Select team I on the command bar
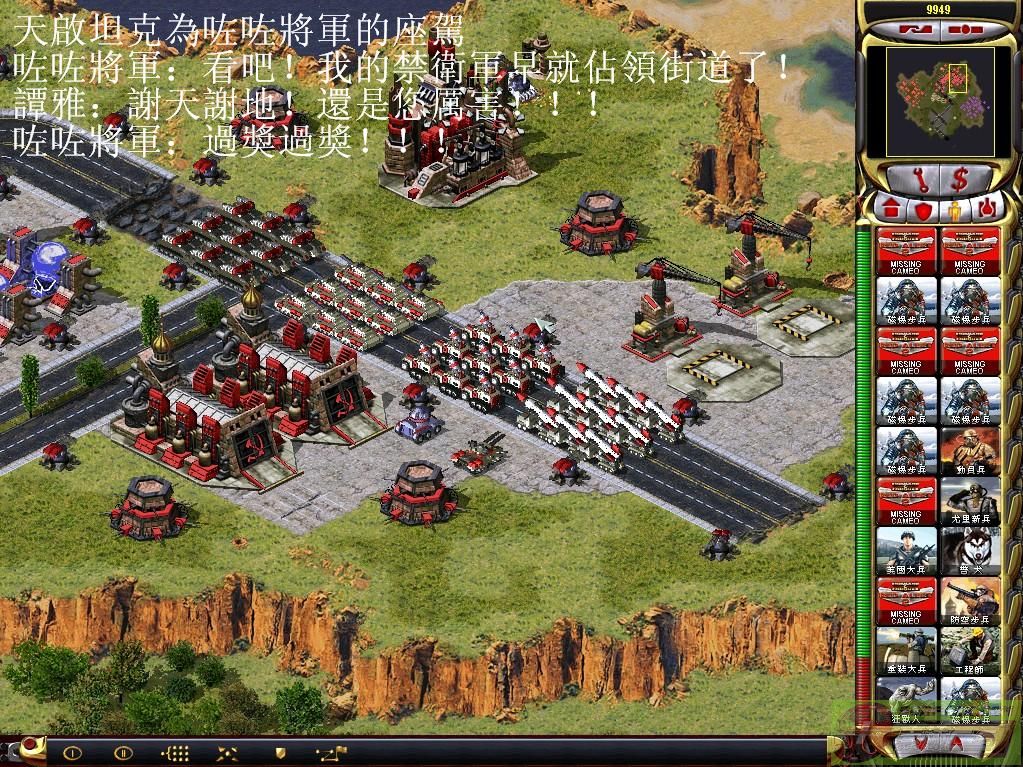The height and width of the screenshot is (767, 1023). tap(72, 753)
